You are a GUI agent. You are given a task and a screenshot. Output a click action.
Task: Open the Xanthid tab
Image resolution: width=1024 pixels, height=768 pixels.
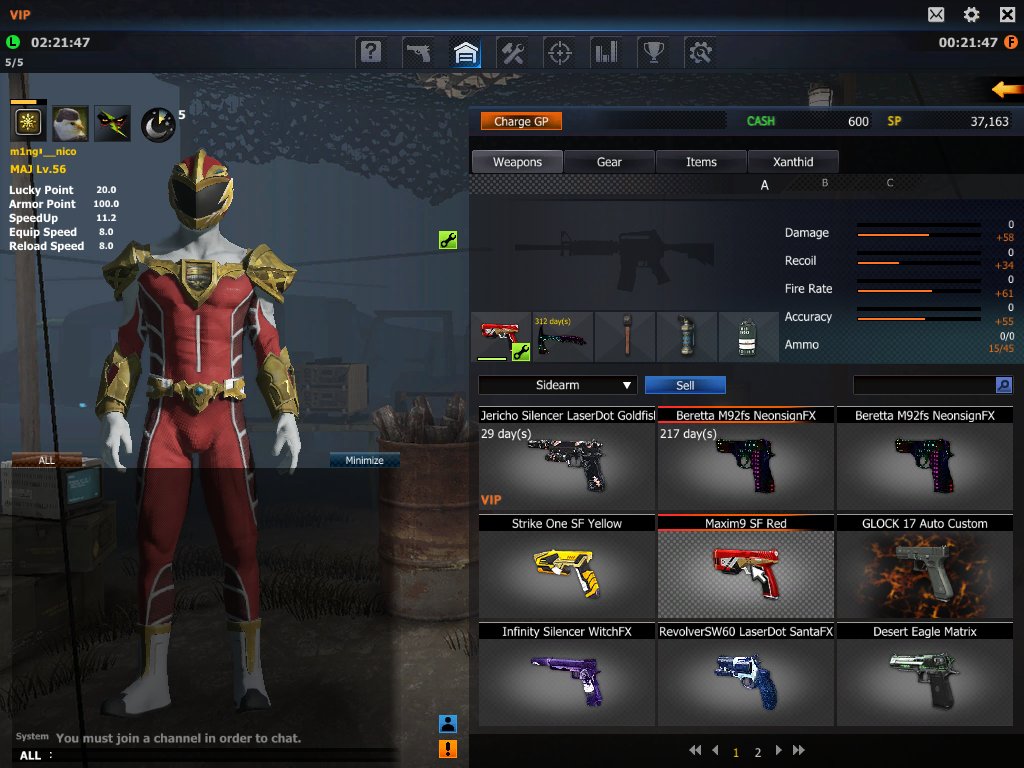(793, 162)
